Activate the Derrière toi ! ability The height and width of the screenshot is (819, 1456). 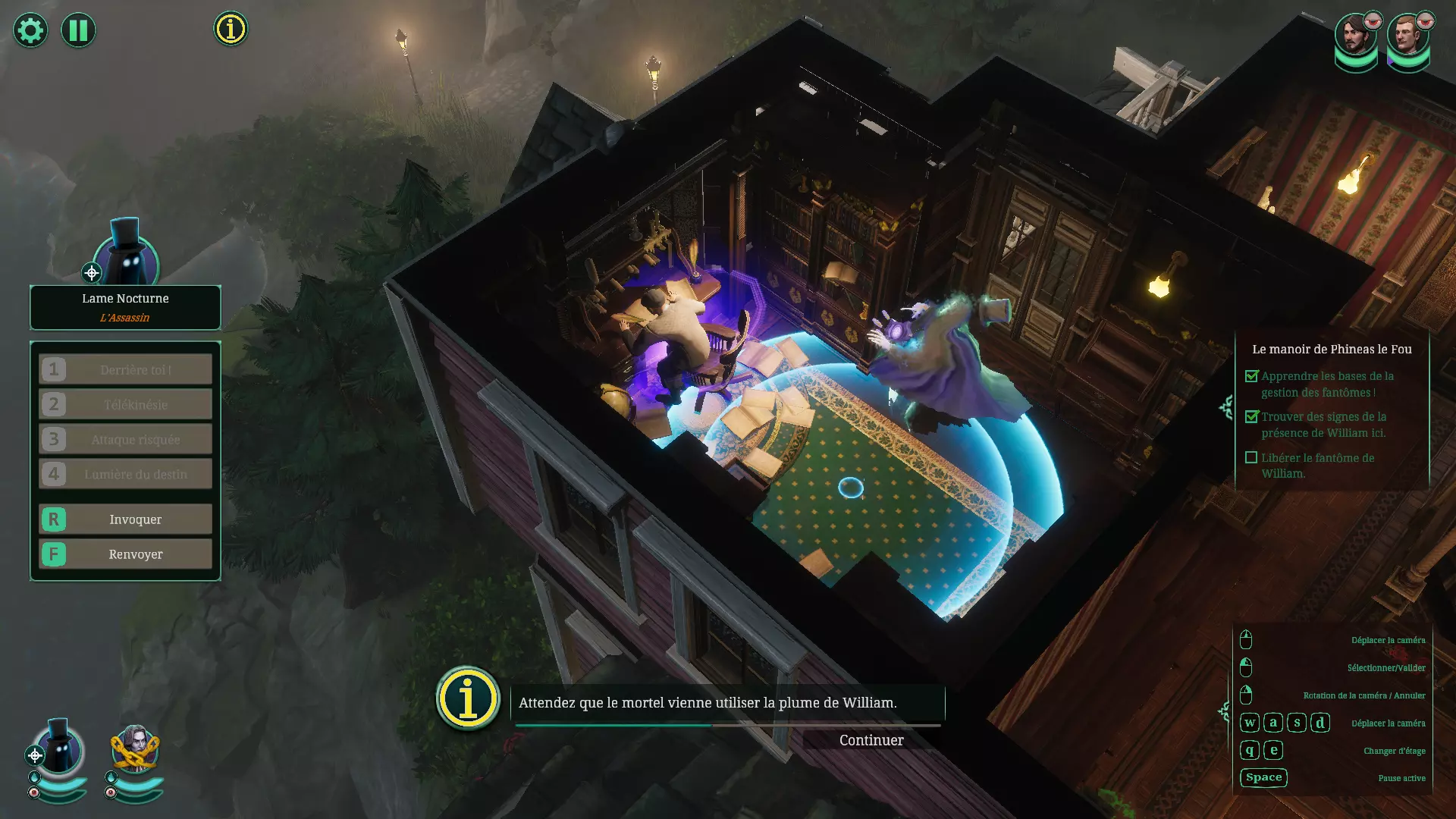126,370
